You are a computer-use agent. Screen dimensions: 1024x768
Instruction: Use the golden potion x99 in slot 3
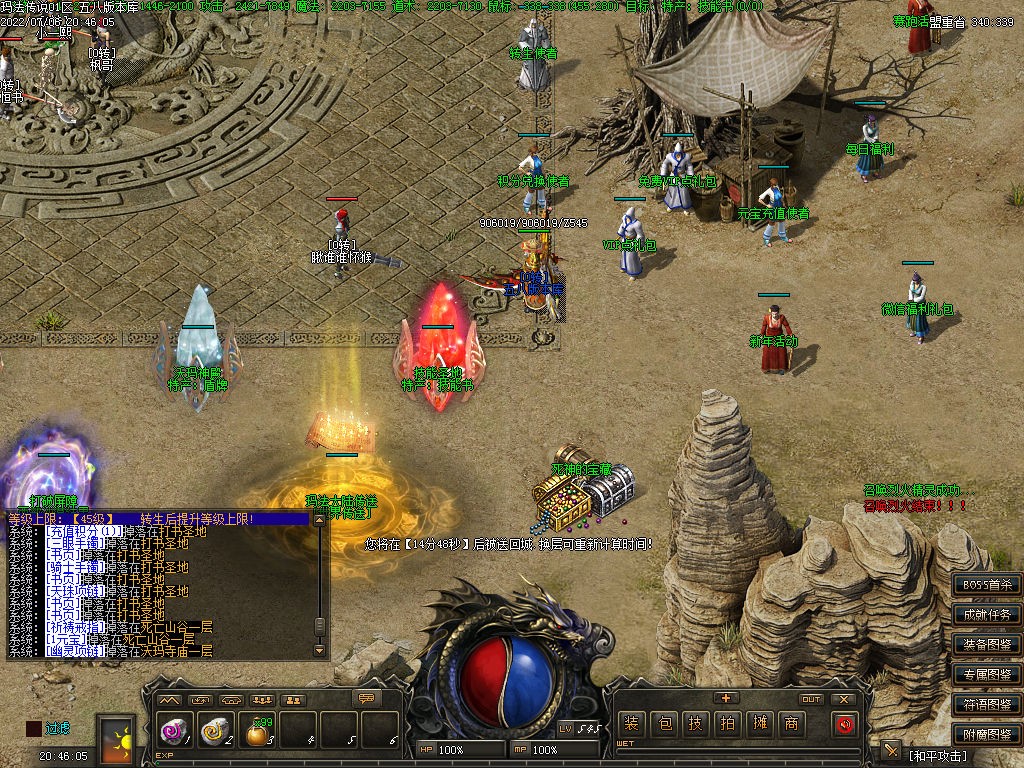[x=257, y=733]
